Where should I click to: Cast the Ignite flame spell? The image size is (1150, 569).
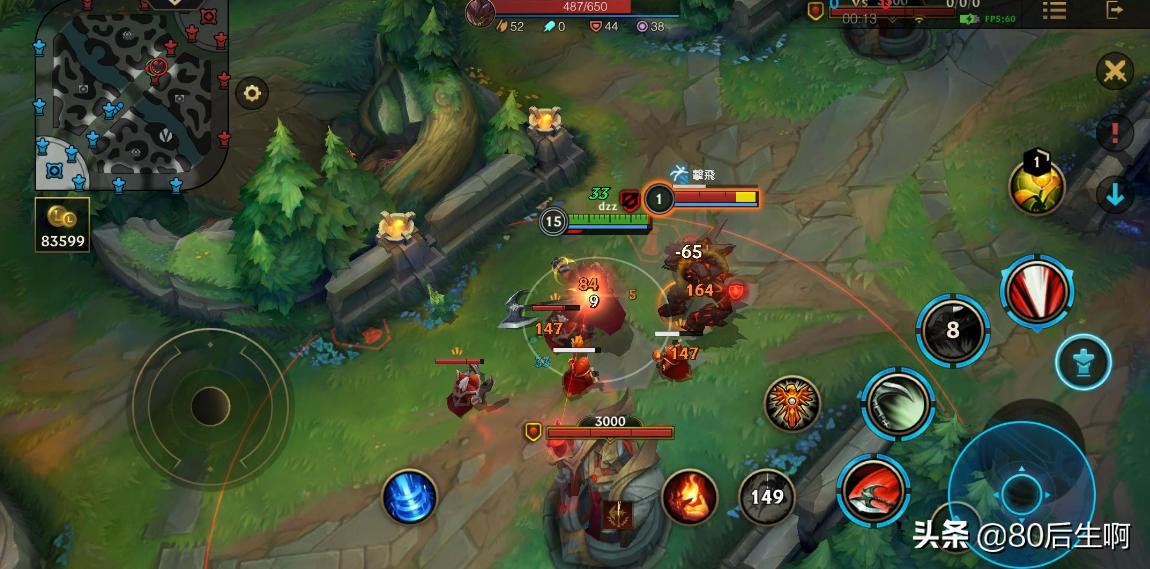point(689,497)
